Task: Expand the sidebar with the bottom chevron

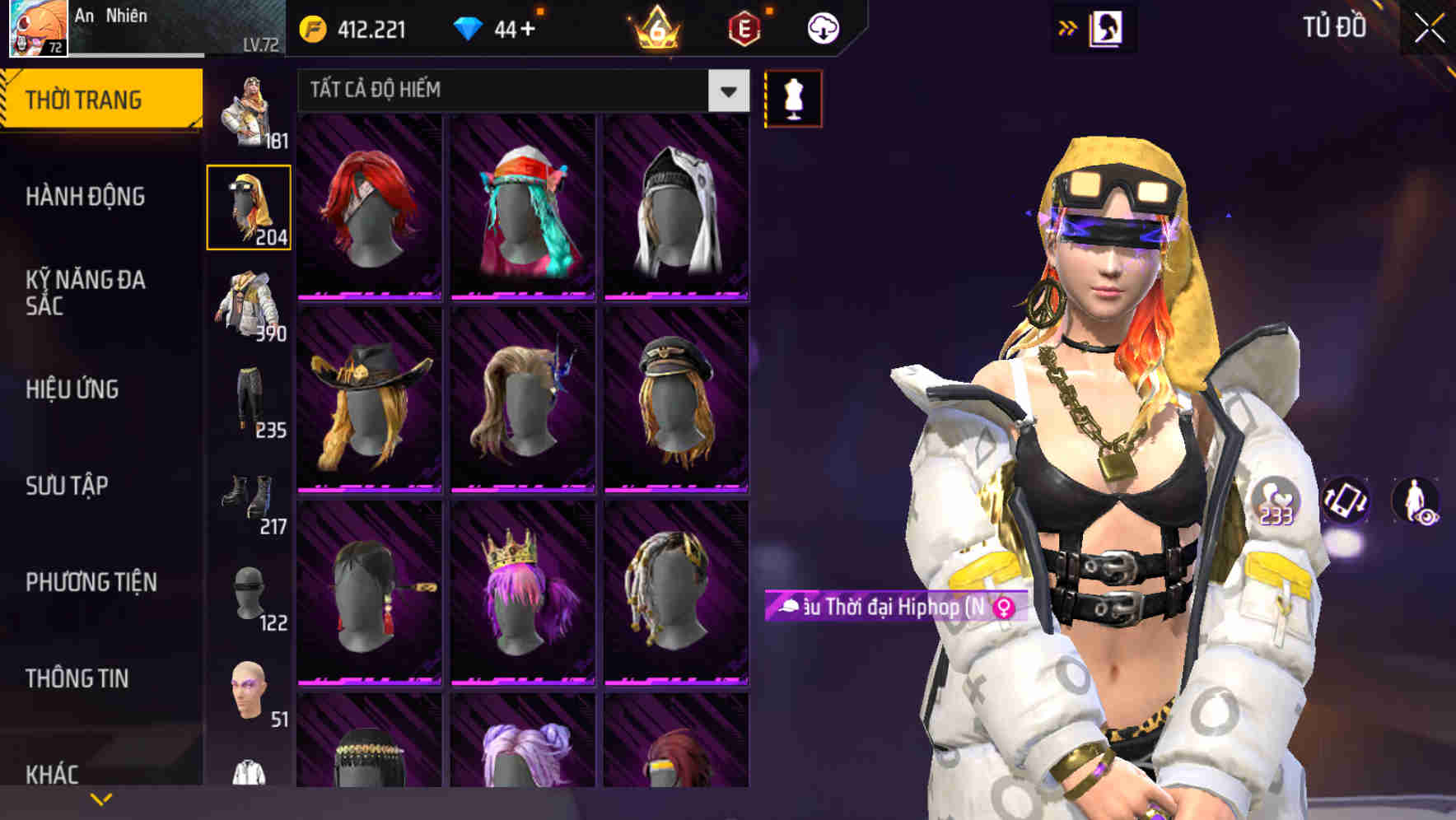Action: click(x=100, y=797)
